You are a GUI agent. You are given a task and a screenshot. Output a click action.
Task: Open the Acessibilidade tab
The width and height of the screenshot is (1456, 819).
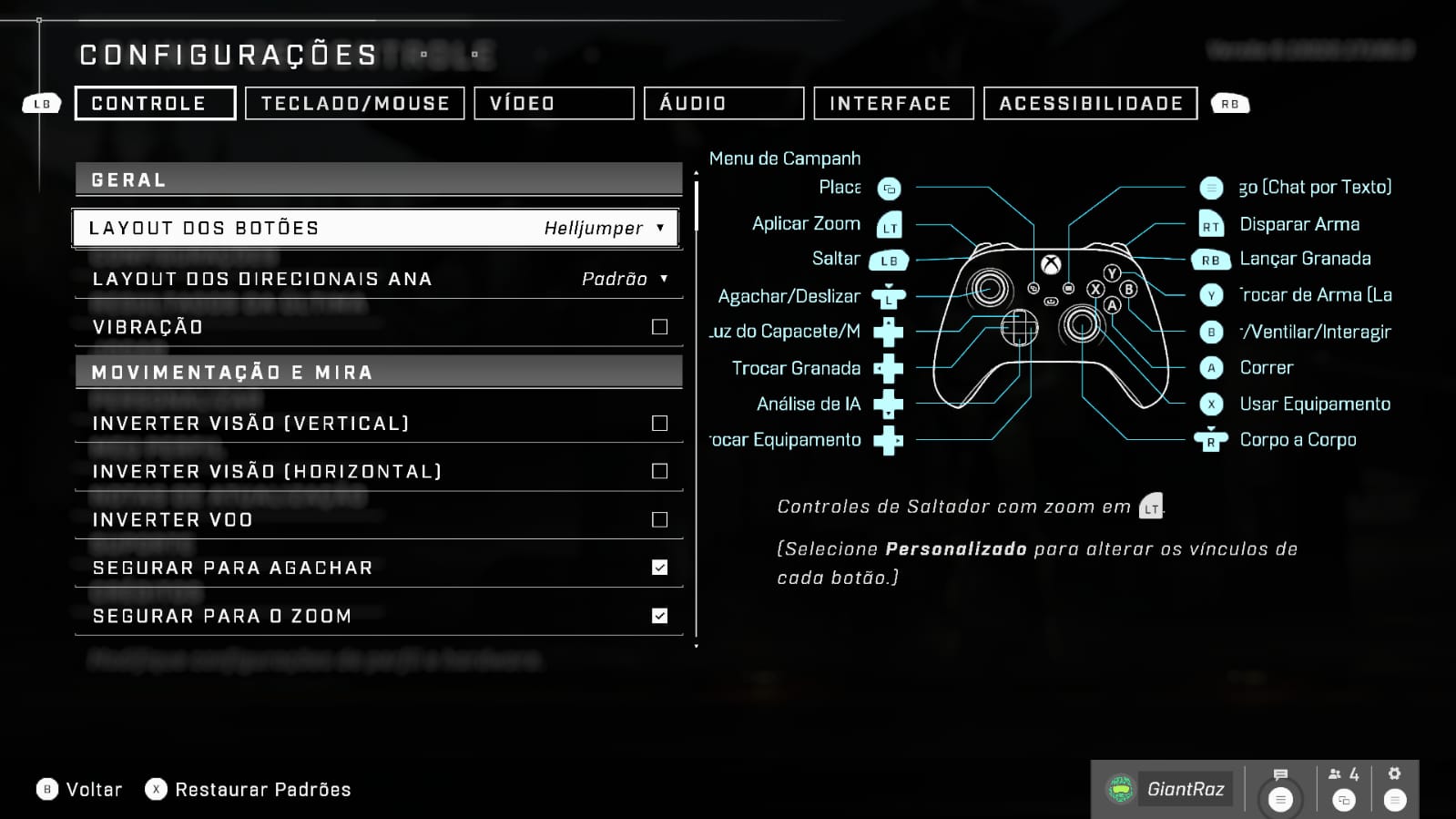[1090, 104]
